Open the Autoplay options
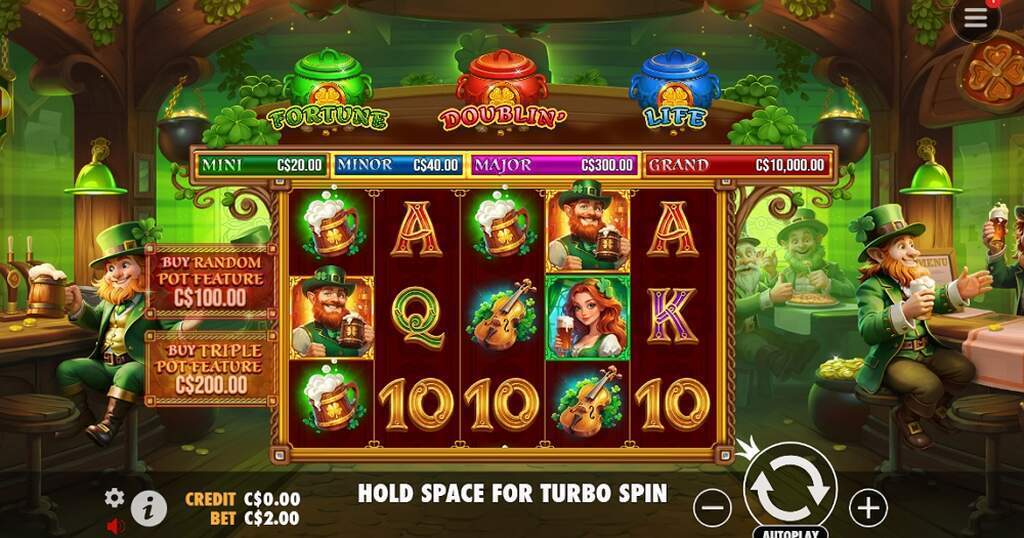1024x538 pixels. (x=790, y=532)
